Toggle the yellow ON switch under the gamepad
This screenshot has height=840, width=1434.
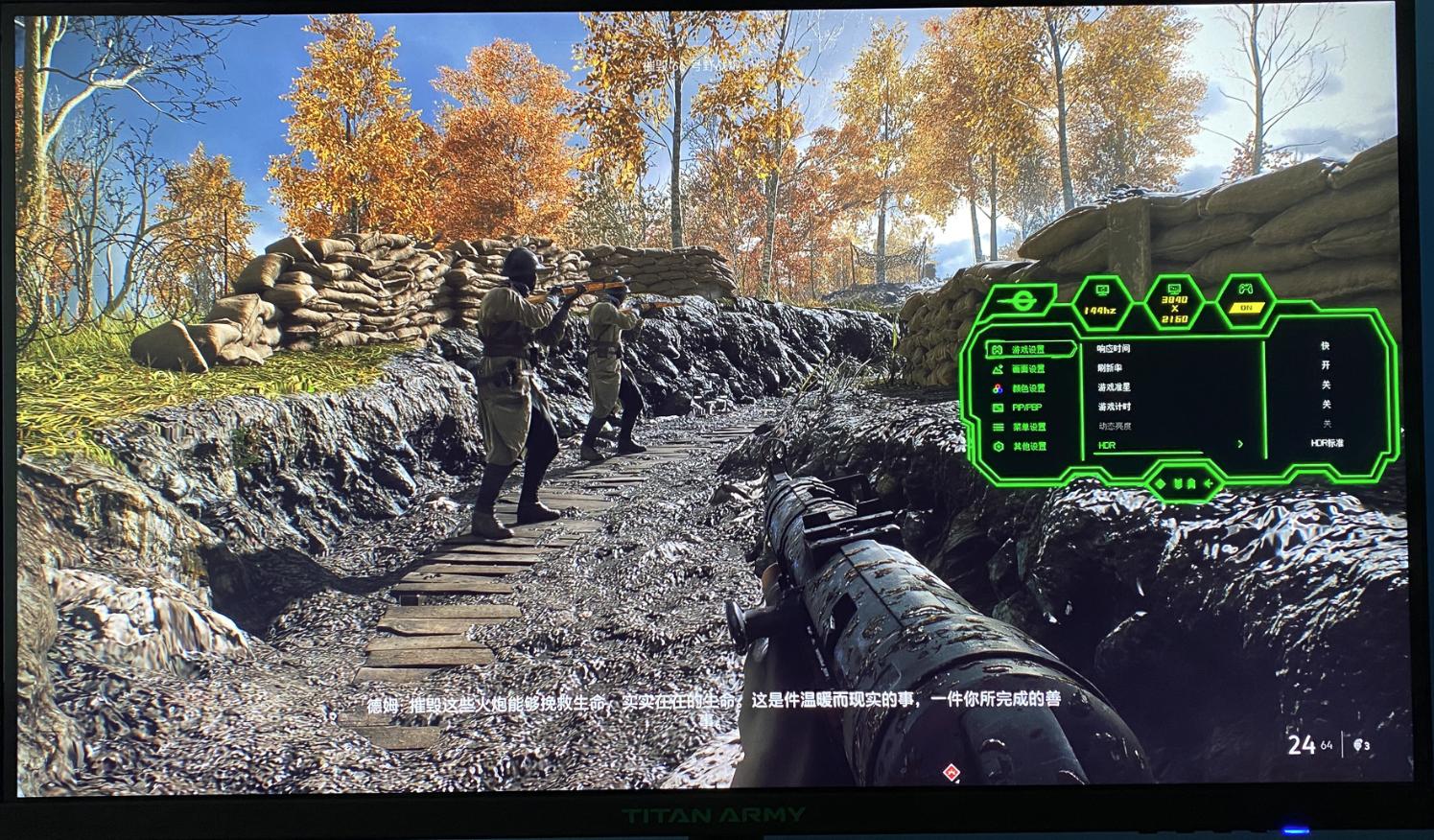click(1247, 306)
